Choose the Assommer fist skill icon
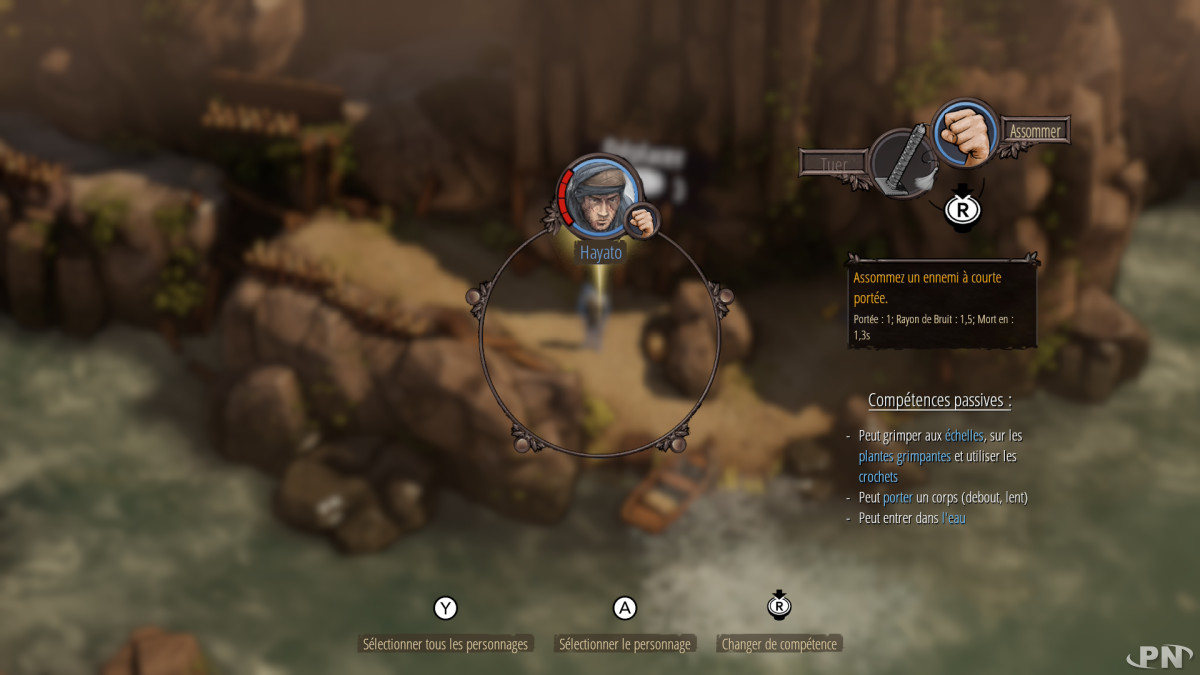Image resolution: width=1200 pixels, height=675 pixels. click(x=965, y=134)
